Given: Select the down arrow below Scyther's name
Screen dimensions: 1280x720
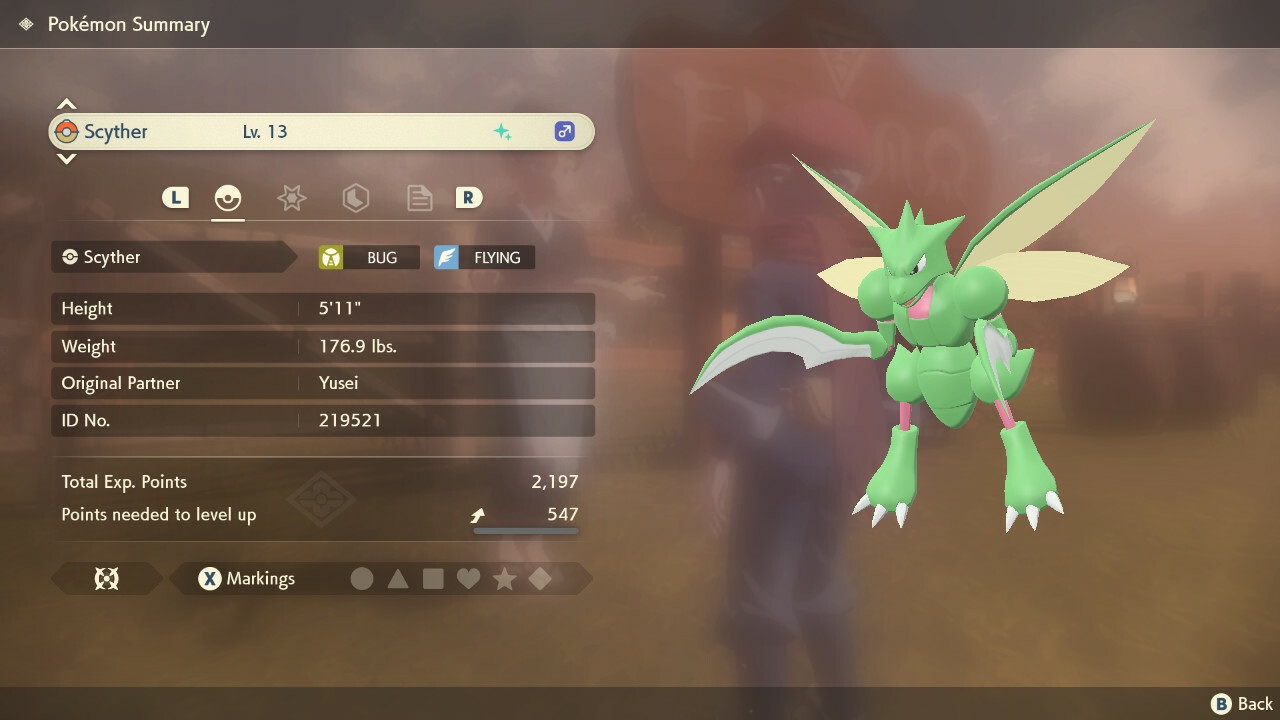Looking at the screenshot, I should [66, 158].
